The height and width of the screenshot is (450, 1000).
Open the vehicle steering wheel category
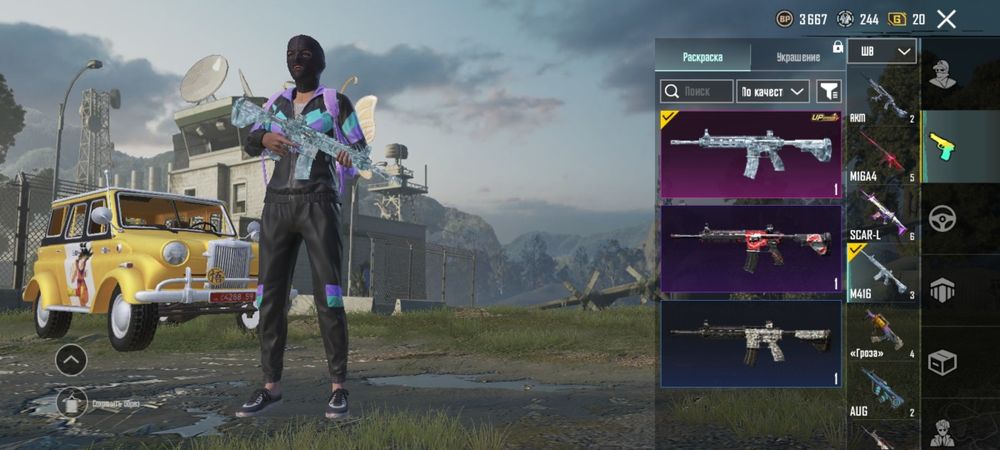(942, 218)
